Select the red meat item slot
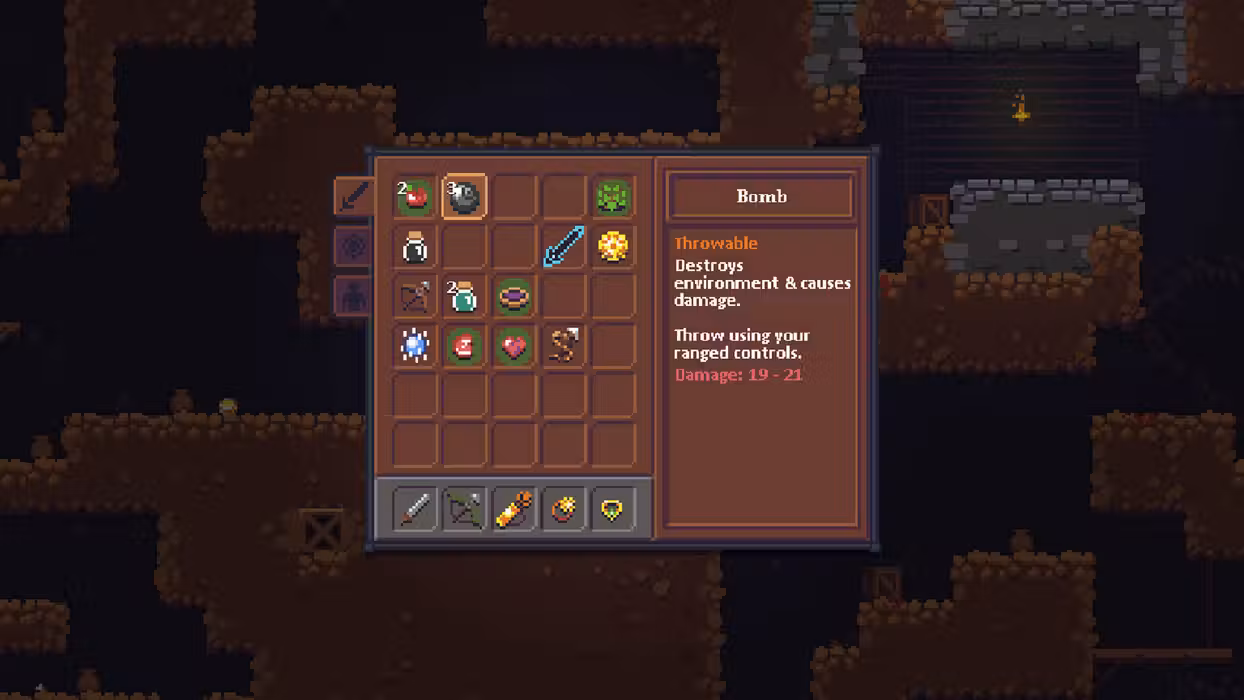Viewport: 1244px width, 700px height. click(x=464, y=347)
